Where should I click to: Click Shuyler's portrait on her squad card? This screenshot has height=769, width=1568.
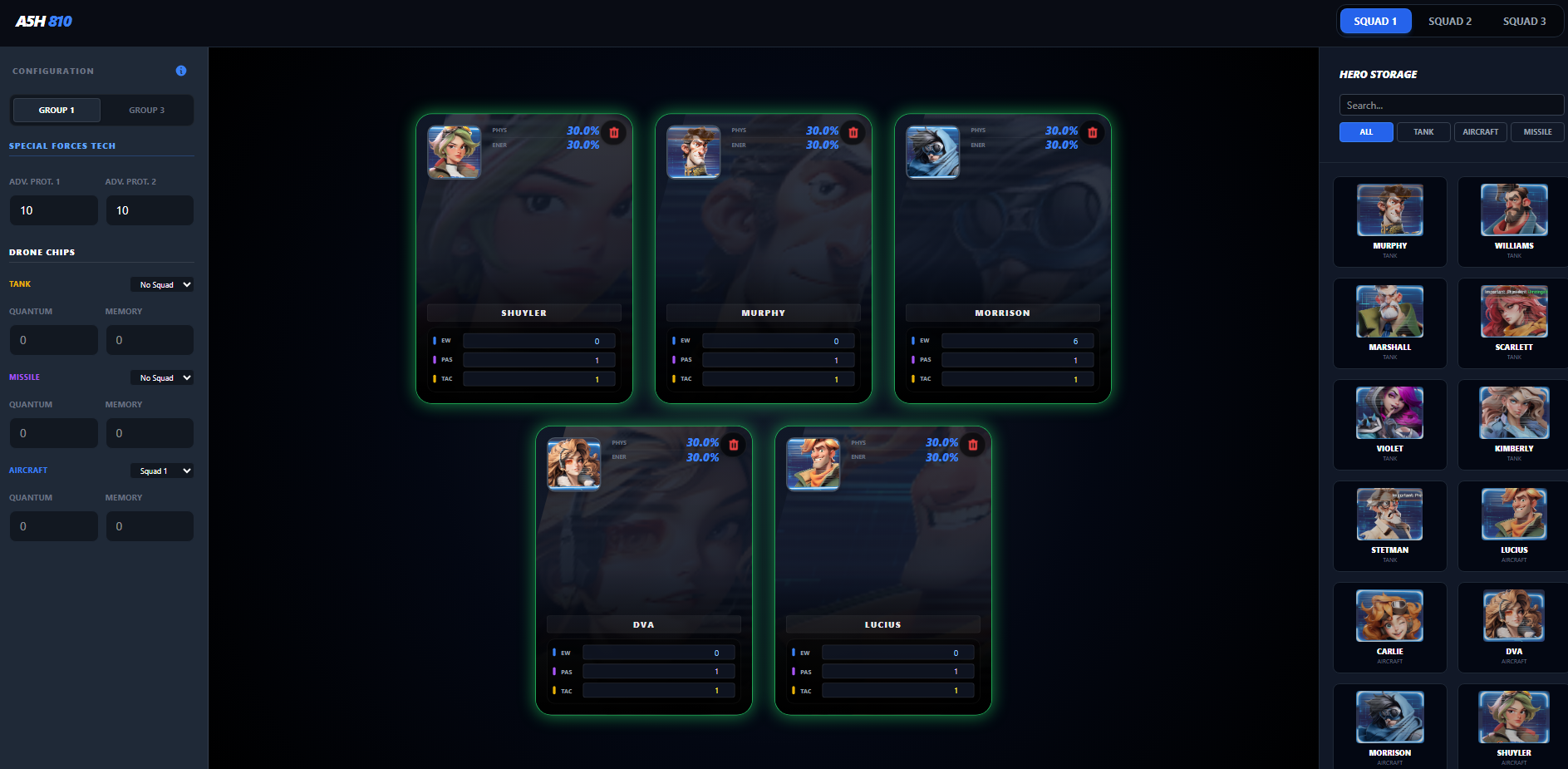454,152
